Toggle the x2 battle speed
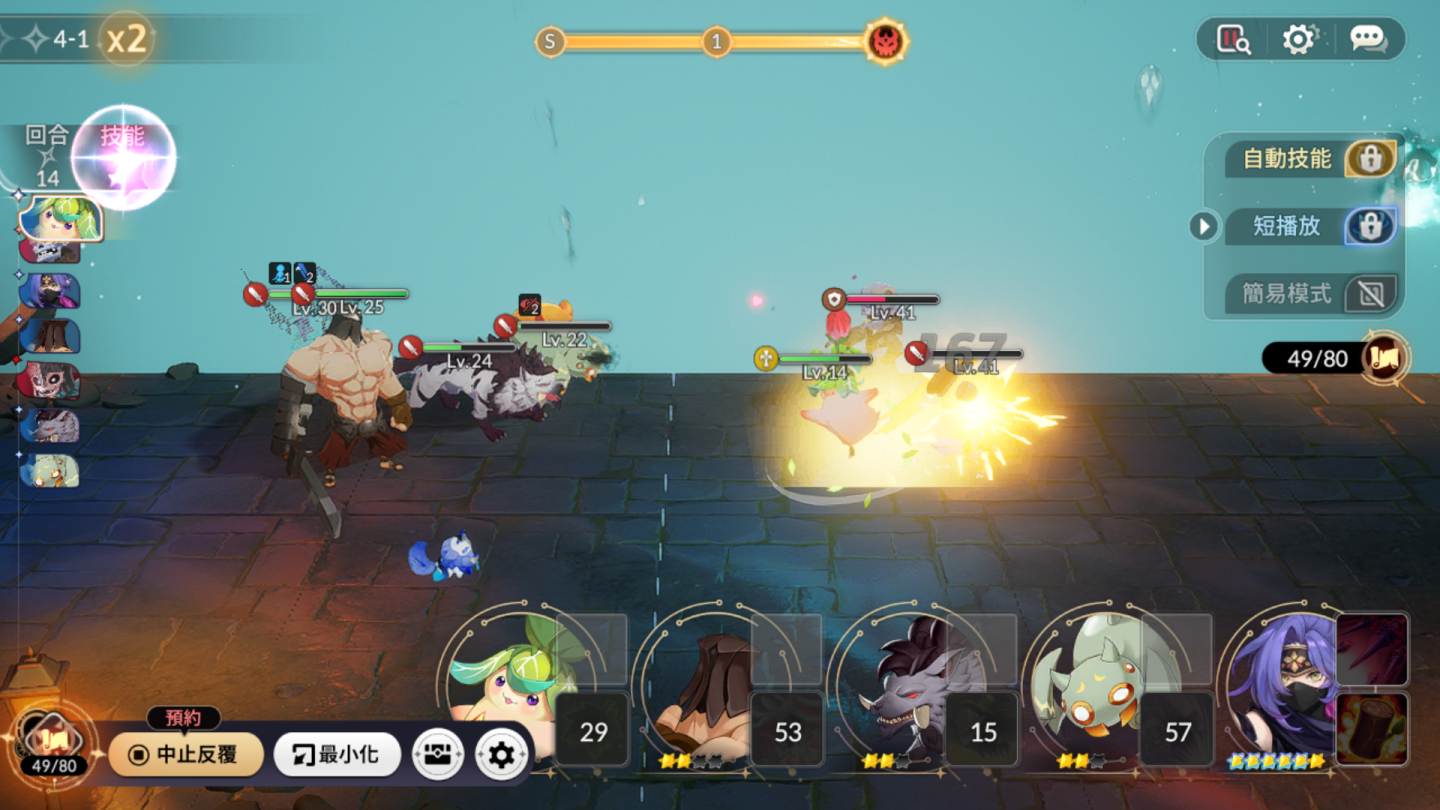 [x=127, y=39]
